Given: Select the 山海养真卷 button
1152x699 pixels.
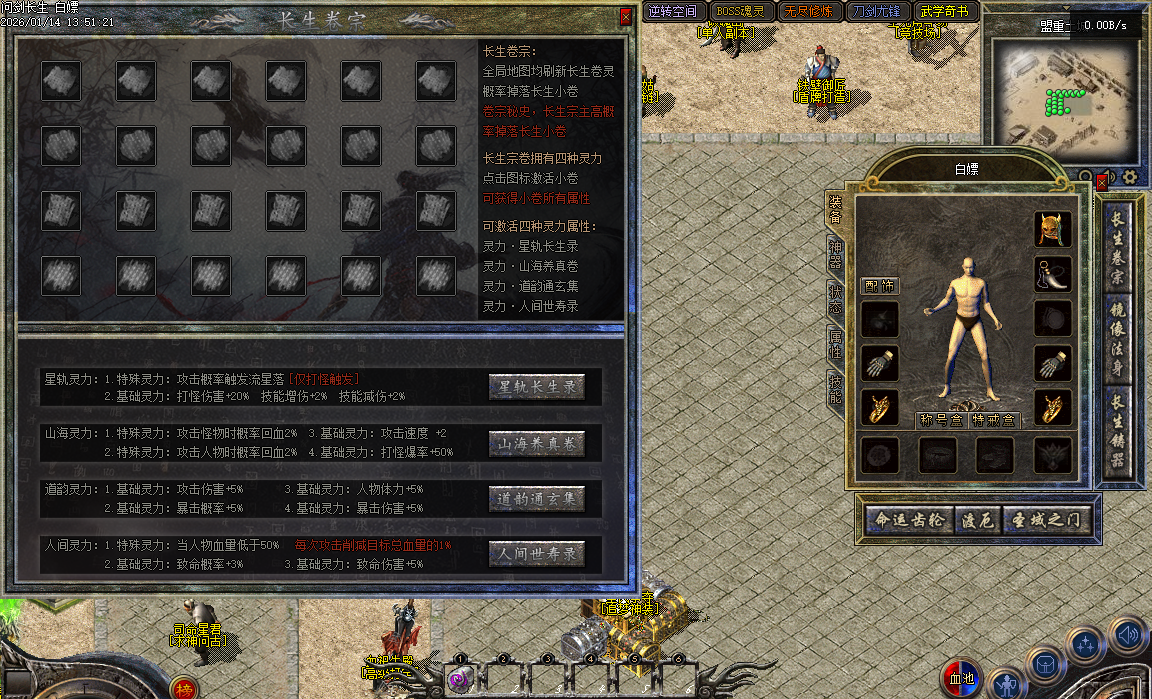Looking at the screenshot, I should pyautogui.click(x=537, y=443).
